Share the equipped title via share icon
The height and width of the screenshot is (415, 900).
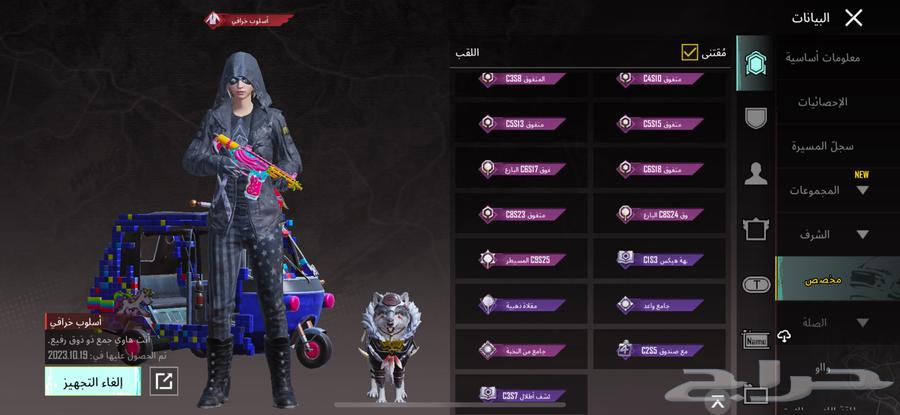click(164, 381)
